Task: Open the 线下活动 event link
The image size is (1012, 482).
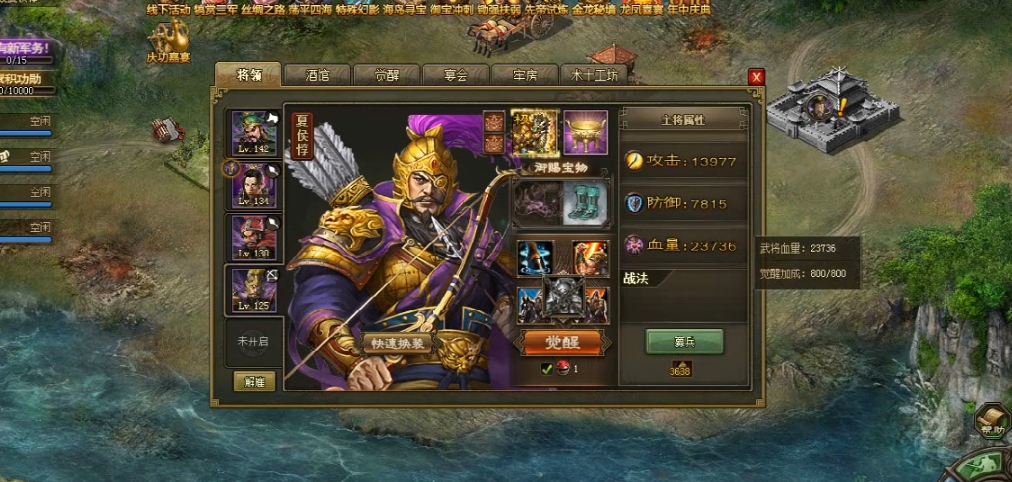Action: (167, 9)
